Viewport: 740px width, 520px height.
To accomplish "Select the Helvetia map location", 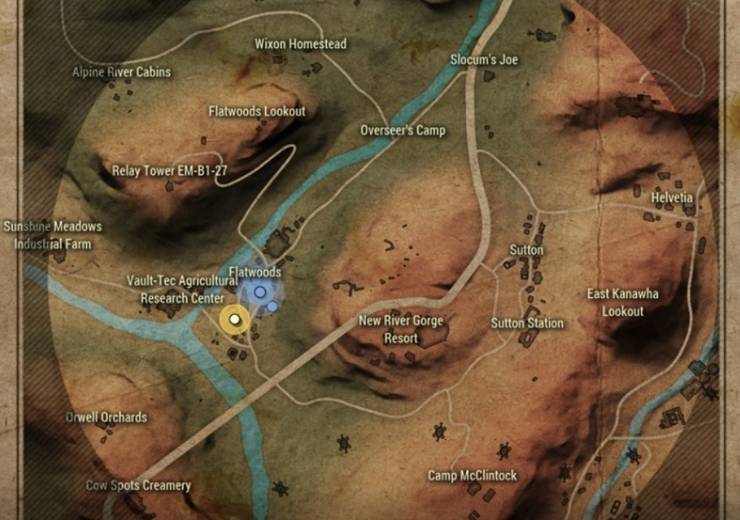I will click(x=671, y=197).
